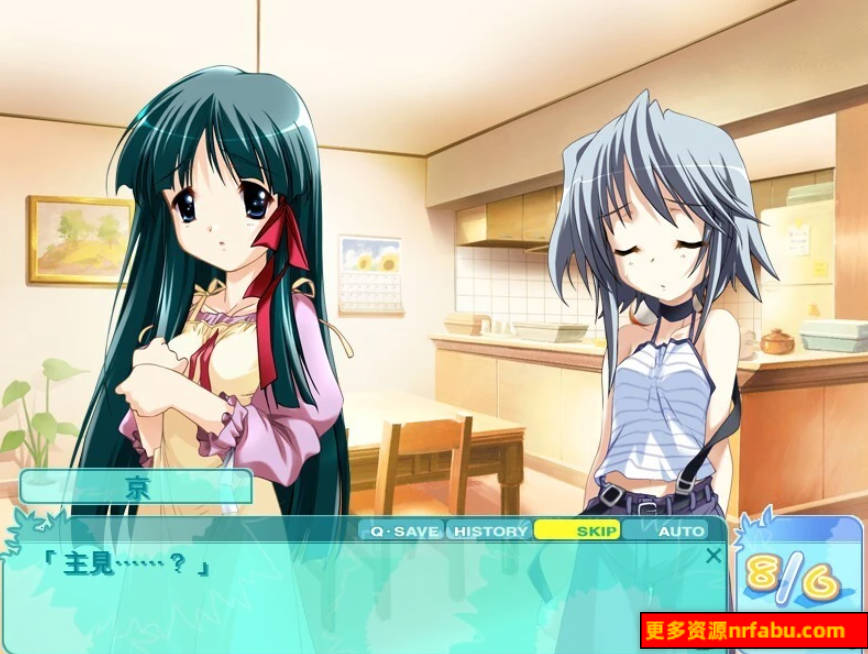This screenshot has height=654, width=868.
Task: Toggle the SKIP text button
Action: tap(580, 531)
